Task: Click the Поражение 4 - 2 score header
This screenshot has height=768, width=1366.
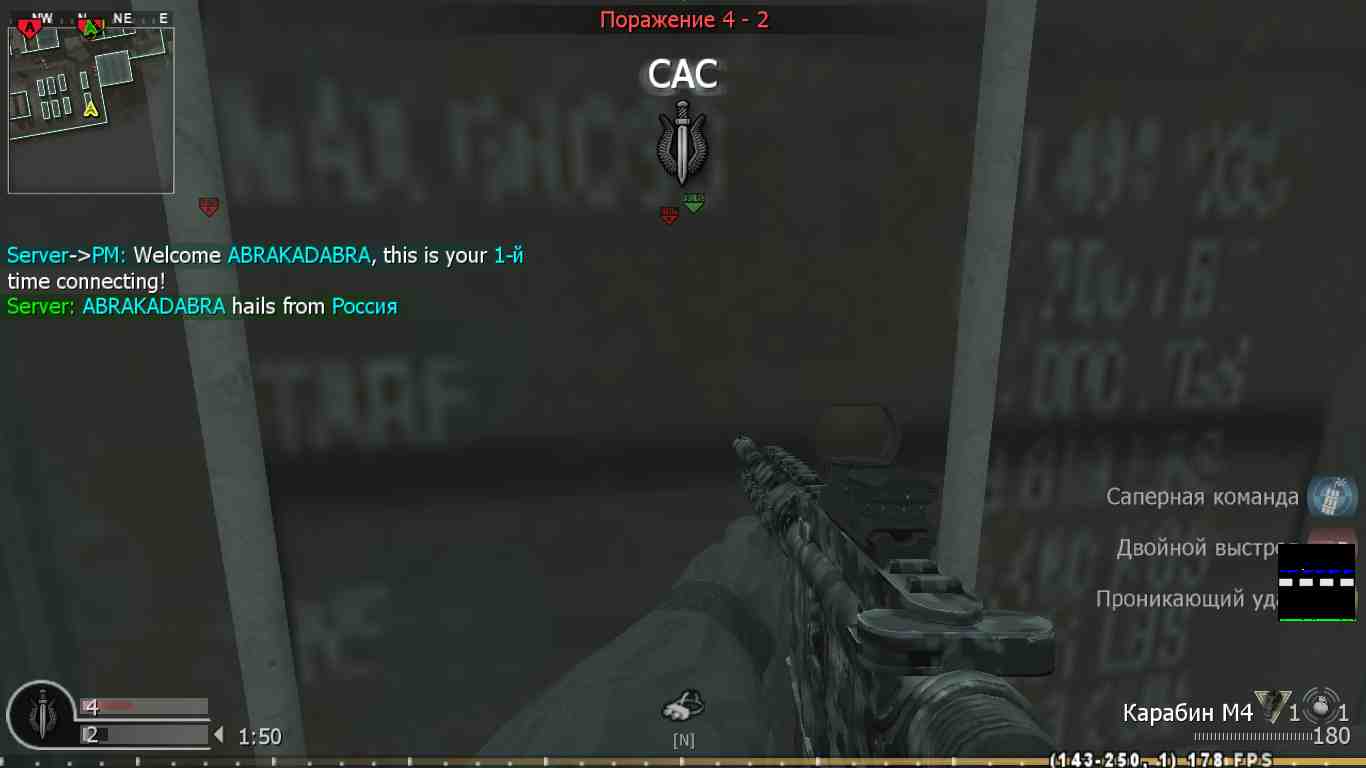Action: point(683,18)
